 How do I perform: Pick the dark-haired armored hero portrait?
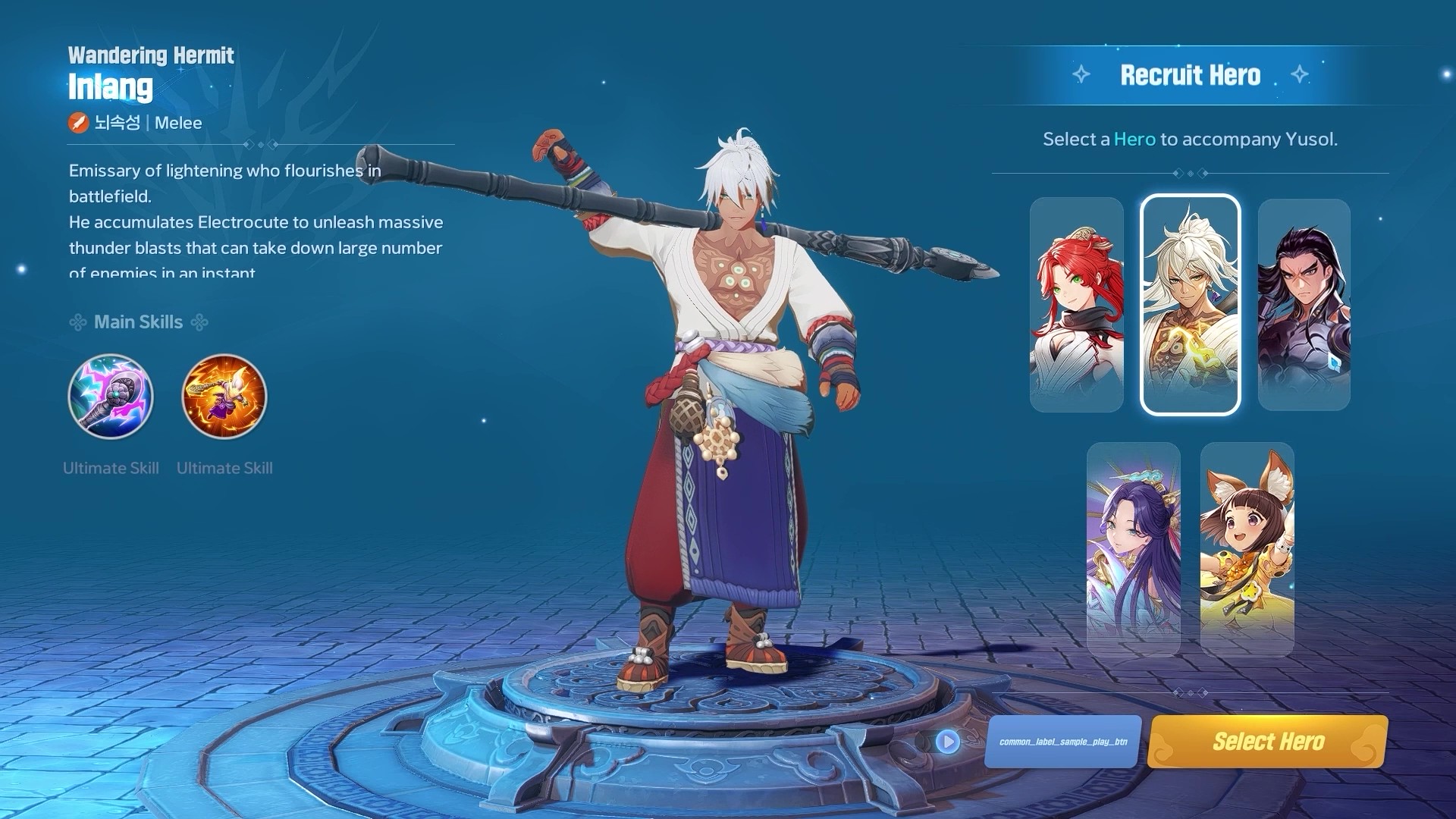click(x=1304, y=305)
